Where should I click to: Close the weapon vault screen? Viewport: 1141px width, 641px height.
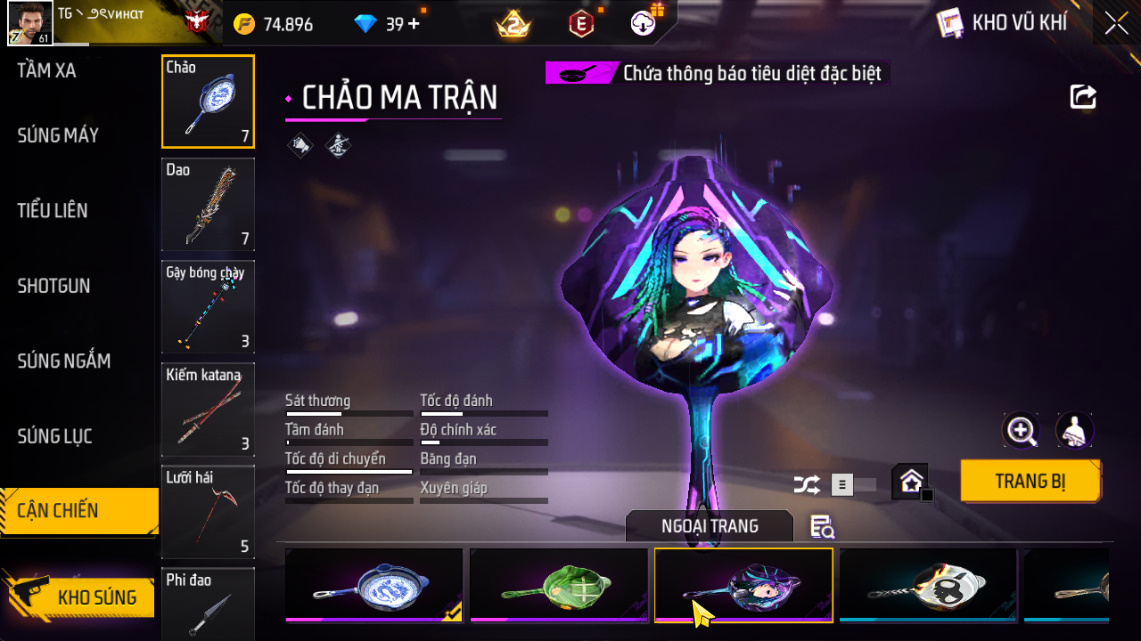[1116, 24]
